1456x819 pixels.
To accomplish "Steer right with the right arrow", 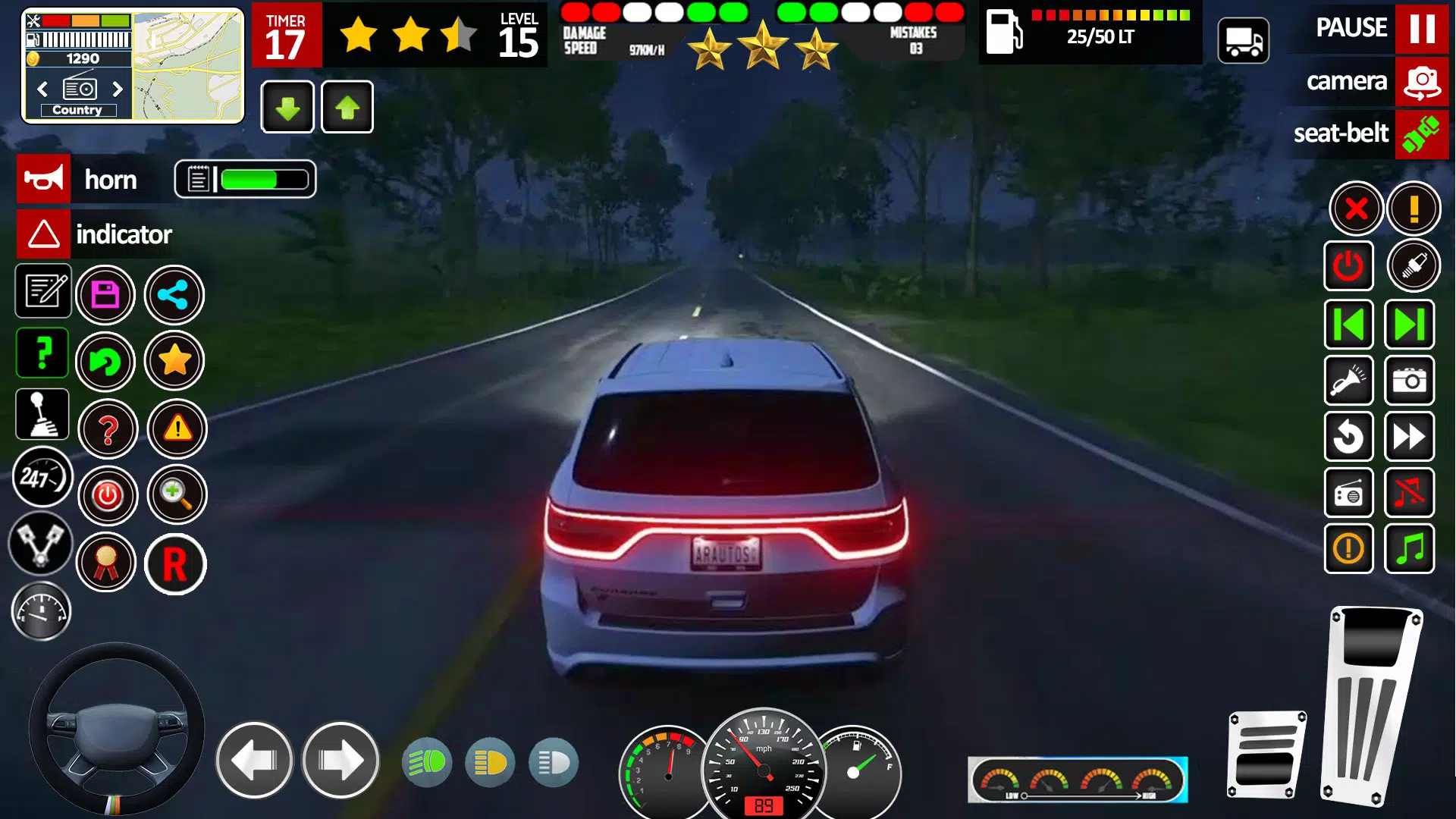I will point(340,760).
